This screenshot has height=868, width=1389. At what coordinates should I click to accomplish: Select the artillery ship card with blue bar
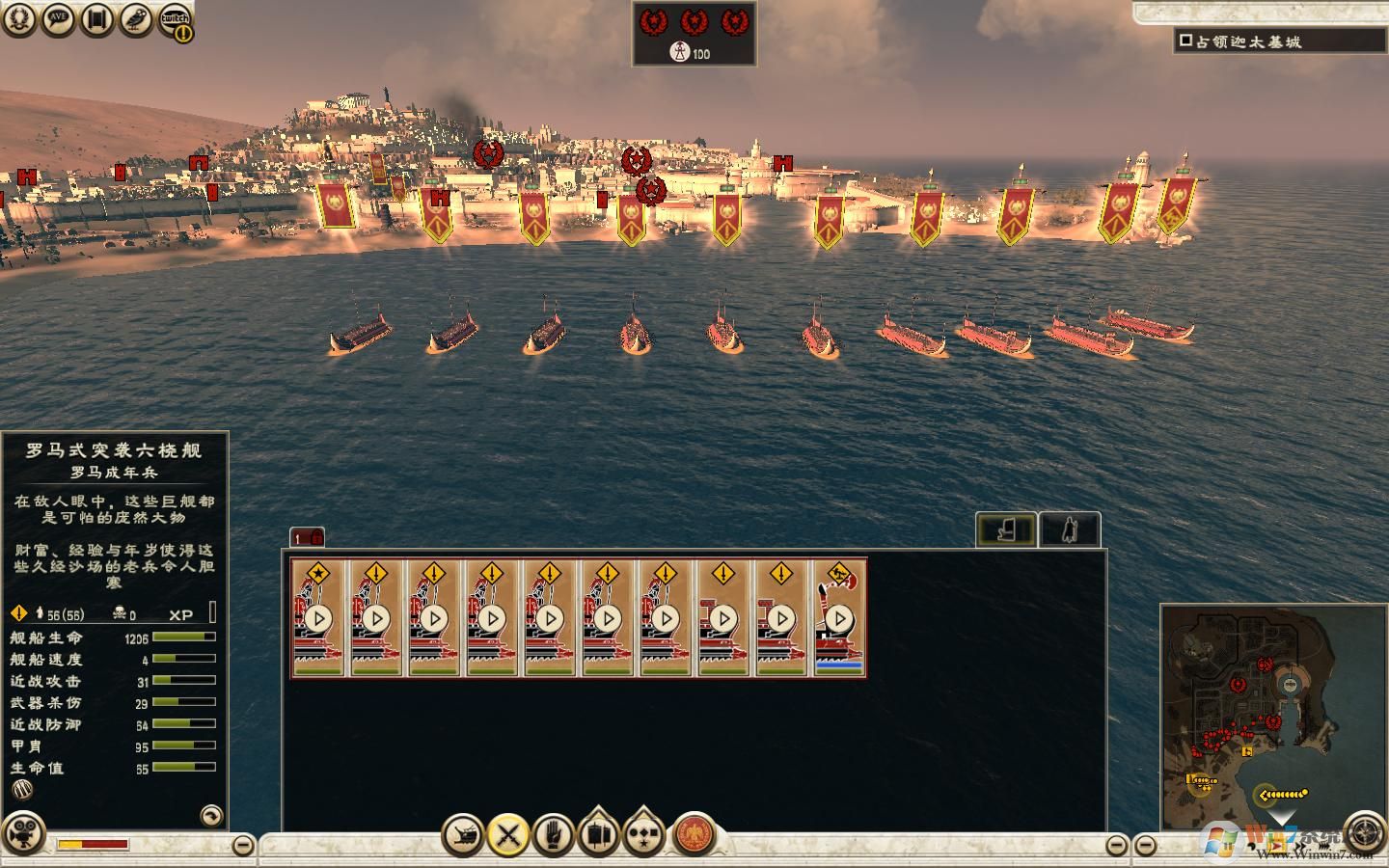point(839,617)
